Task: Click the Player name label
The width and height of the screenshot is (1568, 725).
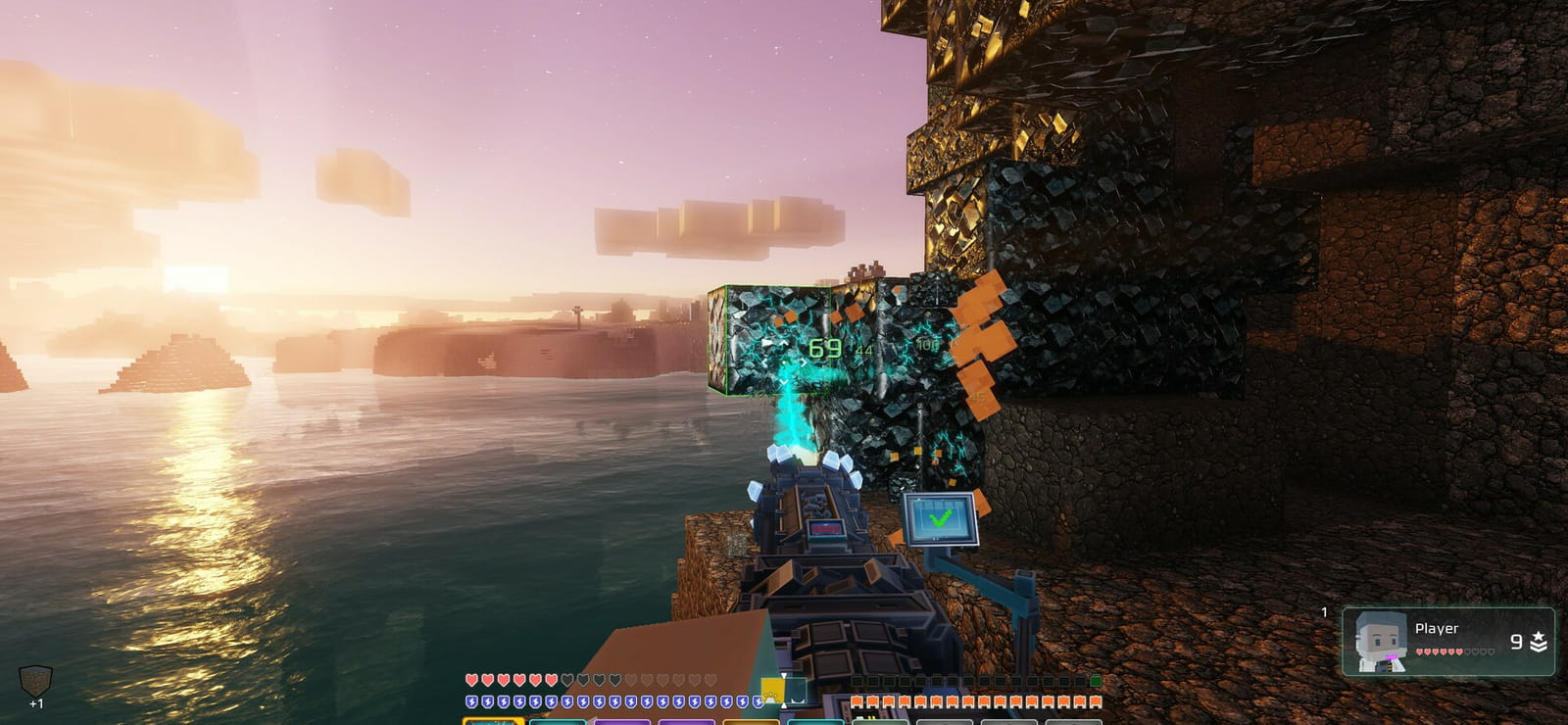Action: 1435,629
